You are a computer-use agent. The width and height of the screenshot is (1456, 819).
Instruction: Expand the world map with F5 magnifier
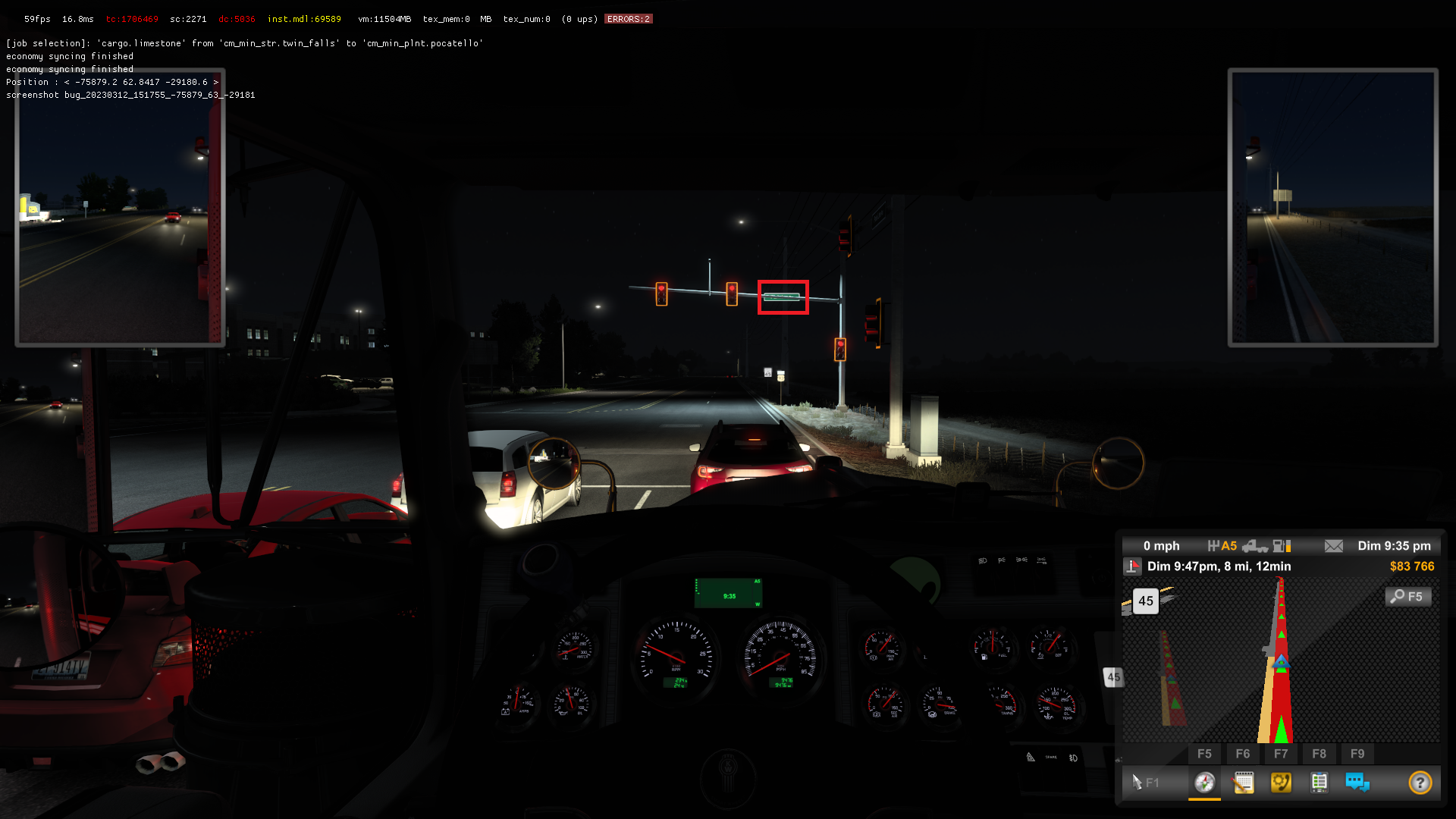[1408, 597]
